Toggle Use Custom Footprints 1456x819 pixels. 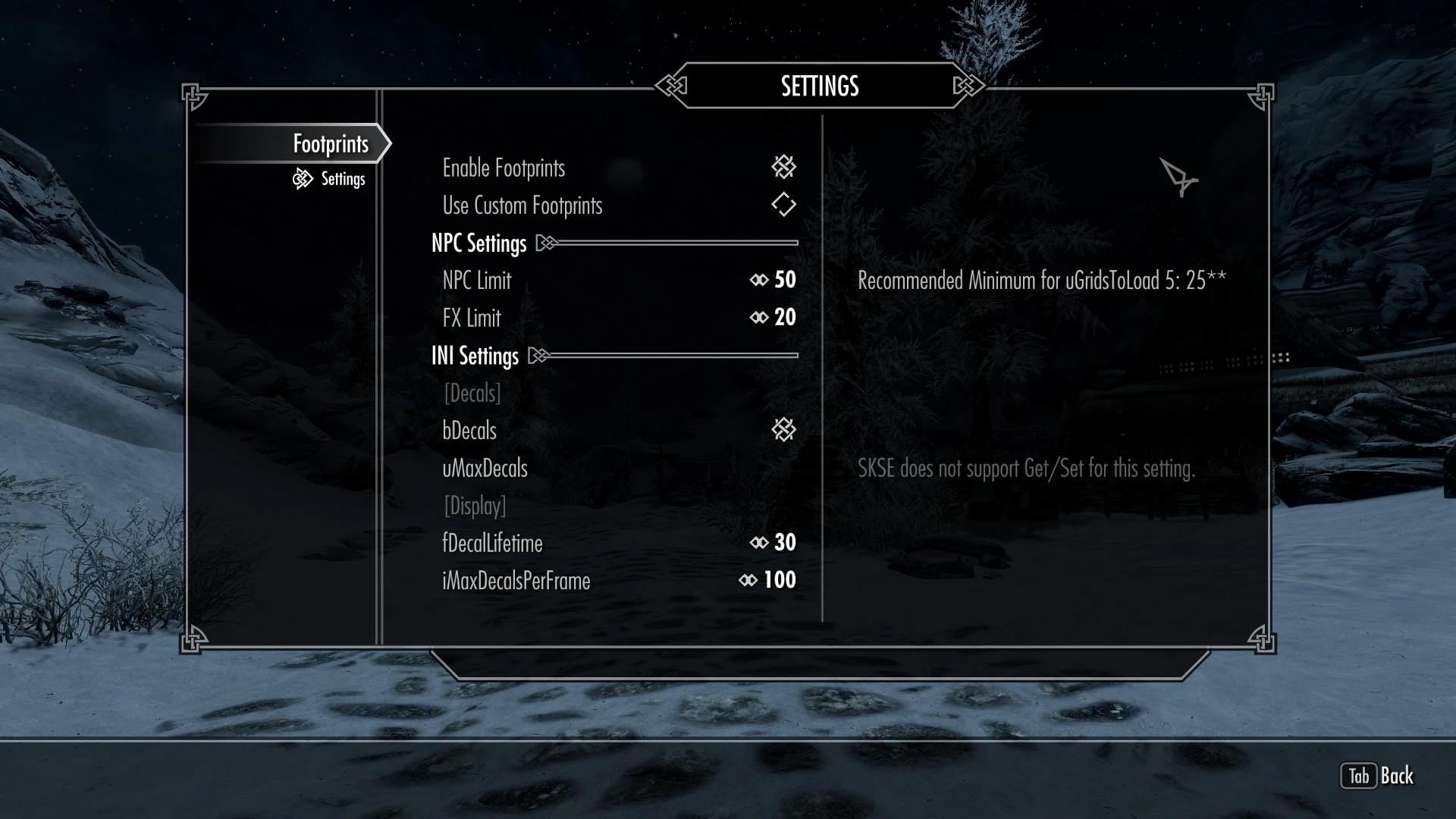(783, 205)
